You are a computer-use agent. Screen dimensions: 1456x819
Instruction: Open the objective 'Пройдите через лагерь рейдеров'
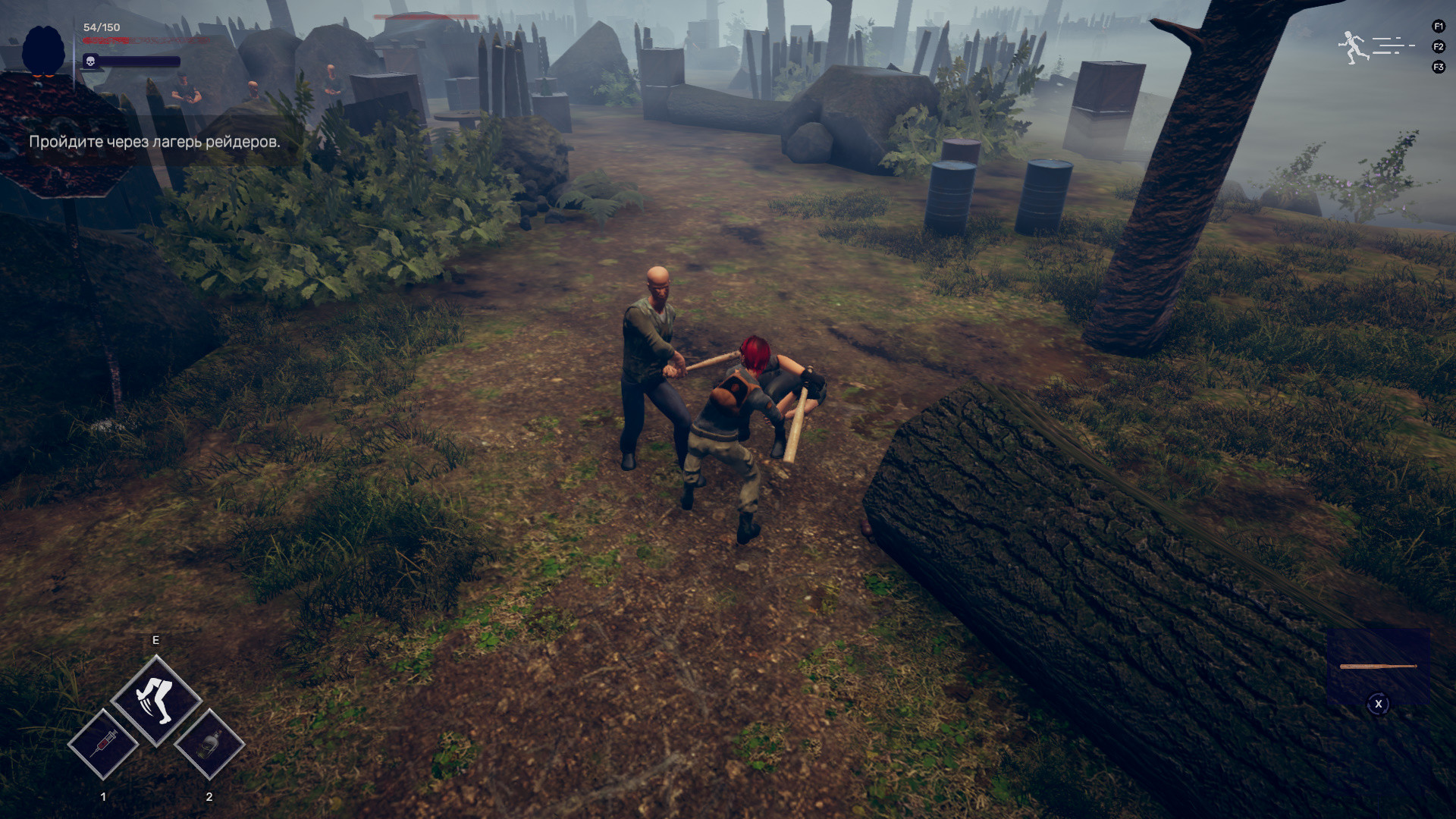point(155,141)
